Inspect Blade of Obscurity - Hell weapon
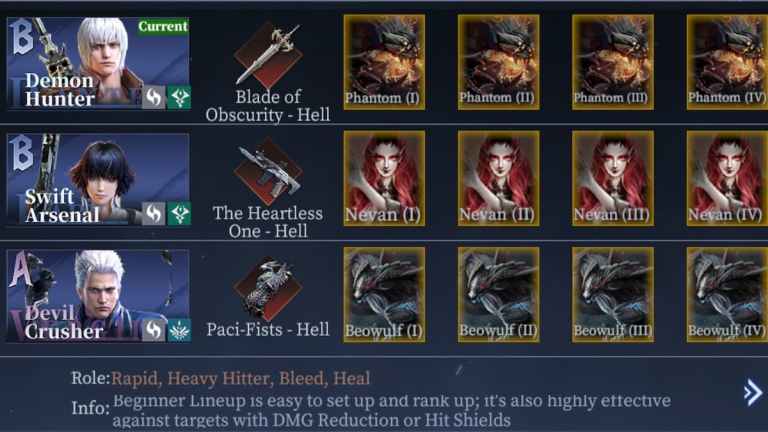768x432 pixels. tap(268, 56)
